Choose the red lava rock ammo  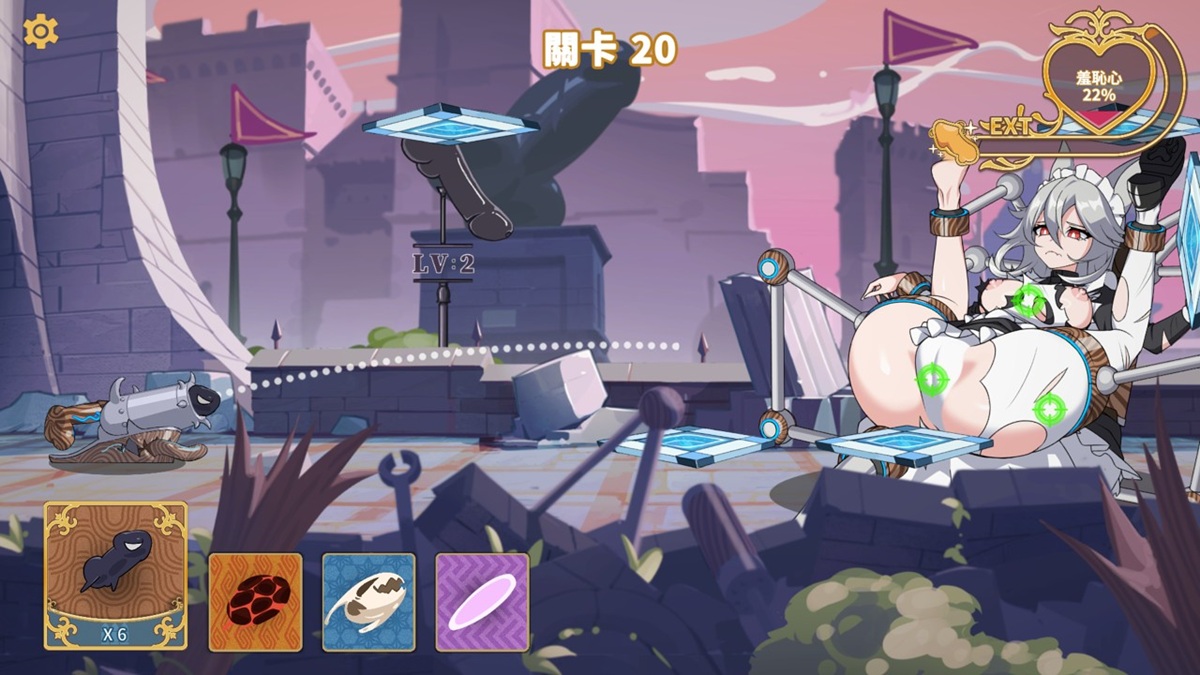click(255, 602)
